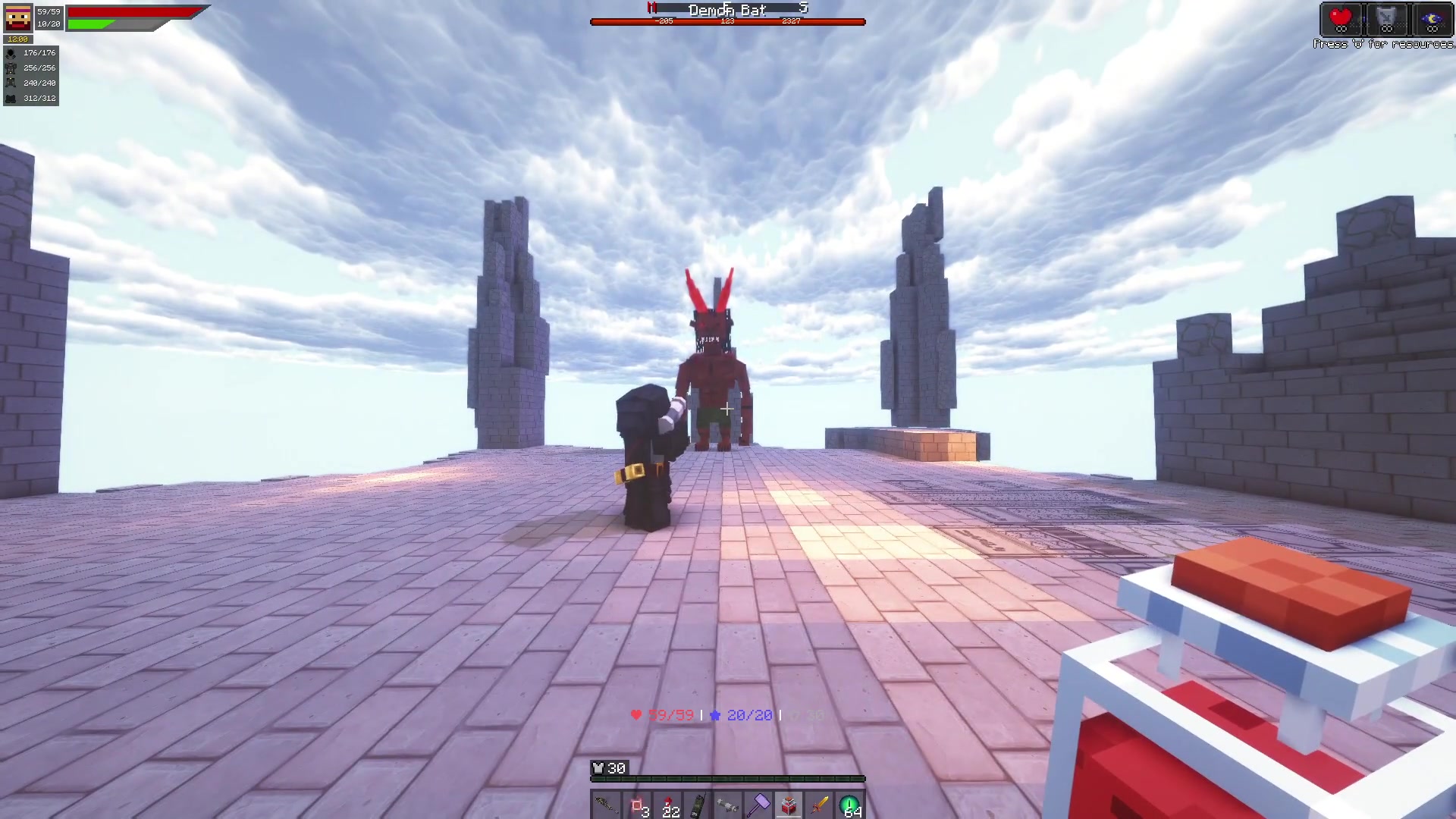Click the grey armor status effect icon
The image size is (1456, 819).
1386,19
